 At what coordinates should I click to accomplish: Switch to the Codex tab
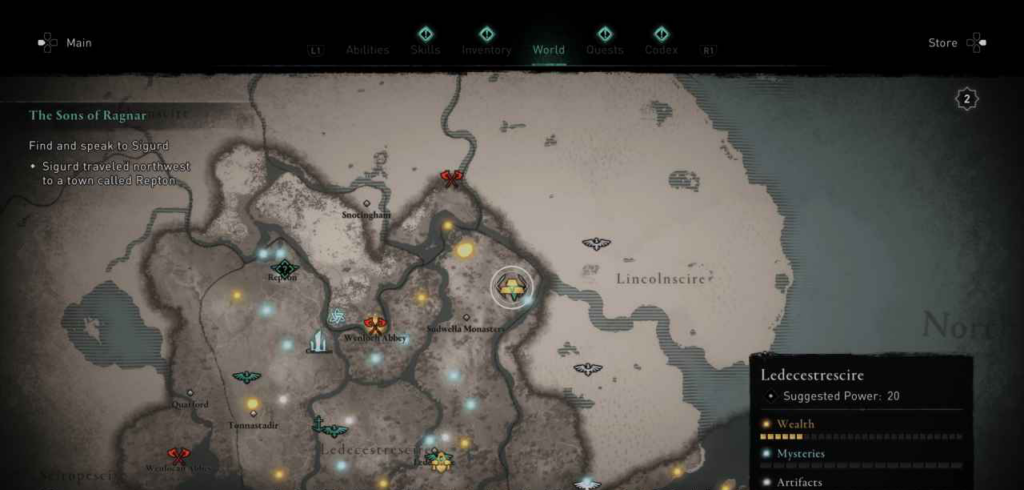pos(661,50)
